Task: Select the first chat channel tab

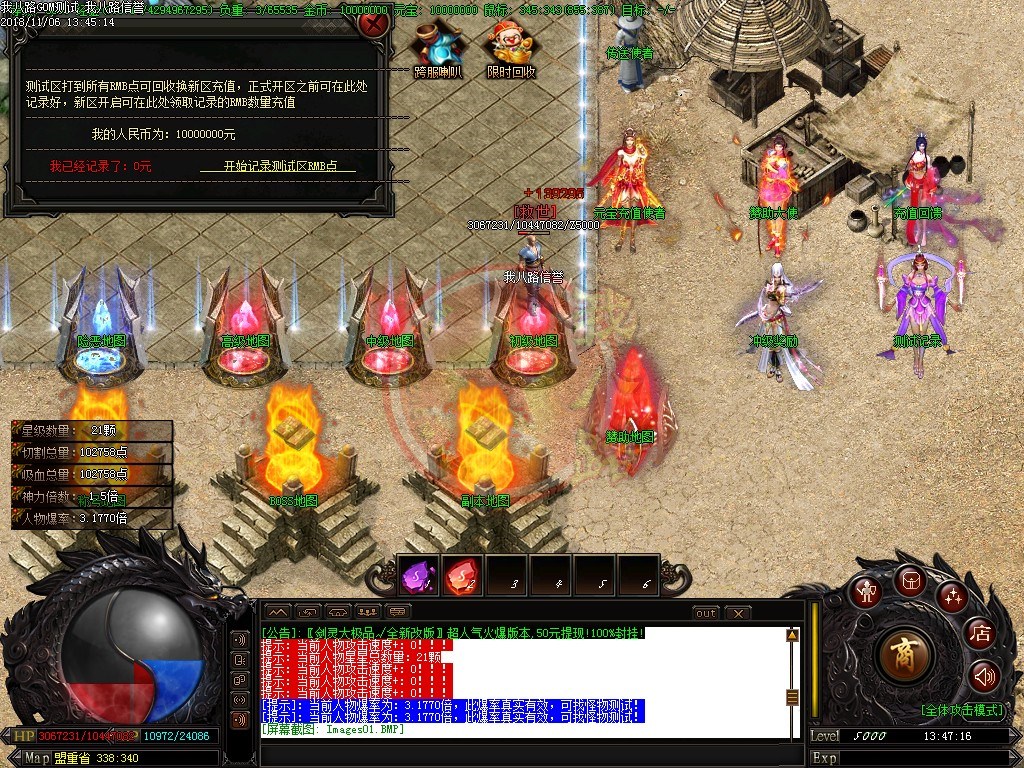Action: tap(277, 612)
